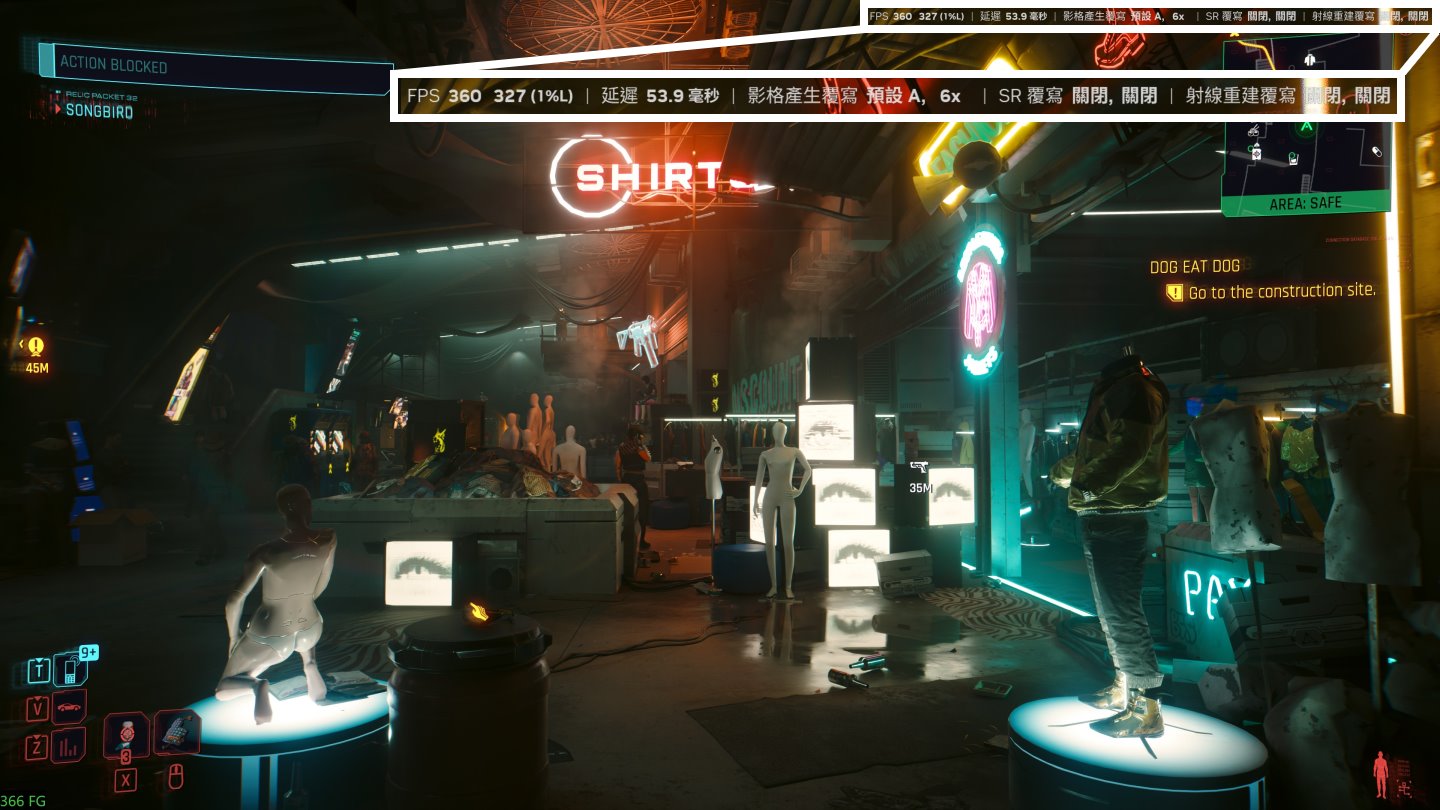Open the radio bars icon
Image resolution: width=1440 pixels, height=810 pixels.
pyautogui.click(x=69, y=744)
